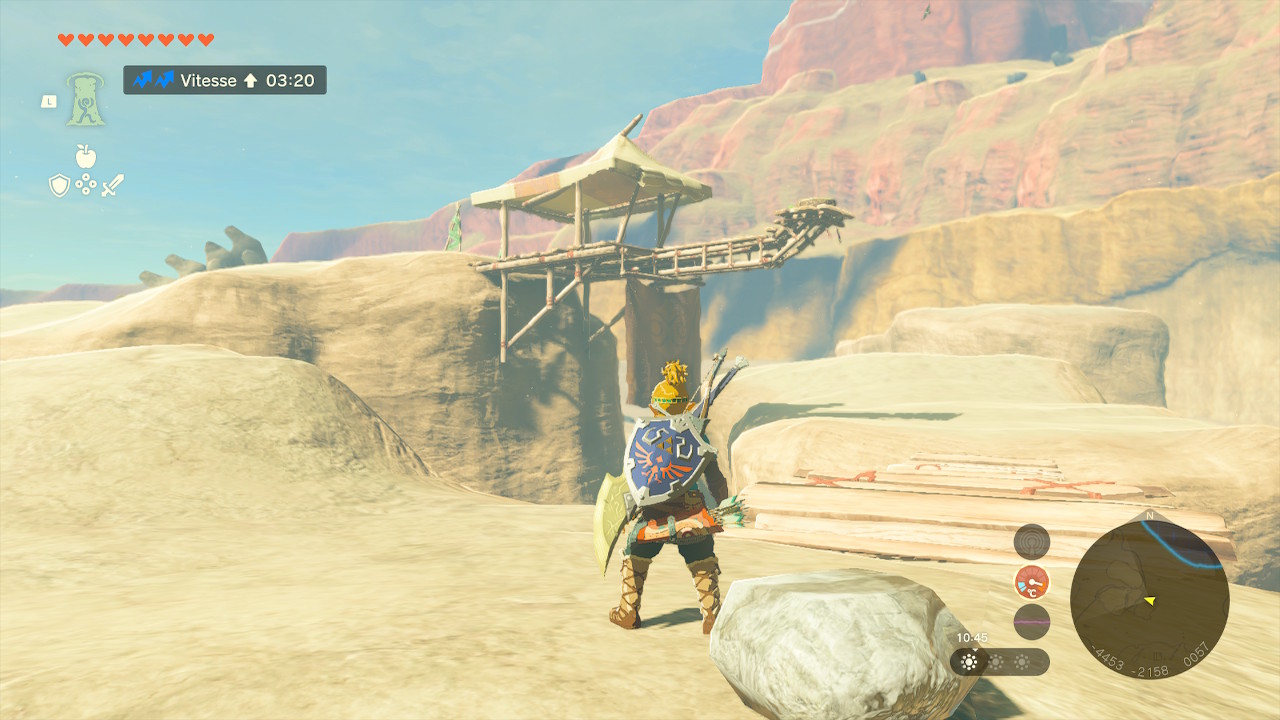The width and height of the screenshot is (1280, 720).
Task: Select the sunny weather forecast bar
Action: (999, 662)
